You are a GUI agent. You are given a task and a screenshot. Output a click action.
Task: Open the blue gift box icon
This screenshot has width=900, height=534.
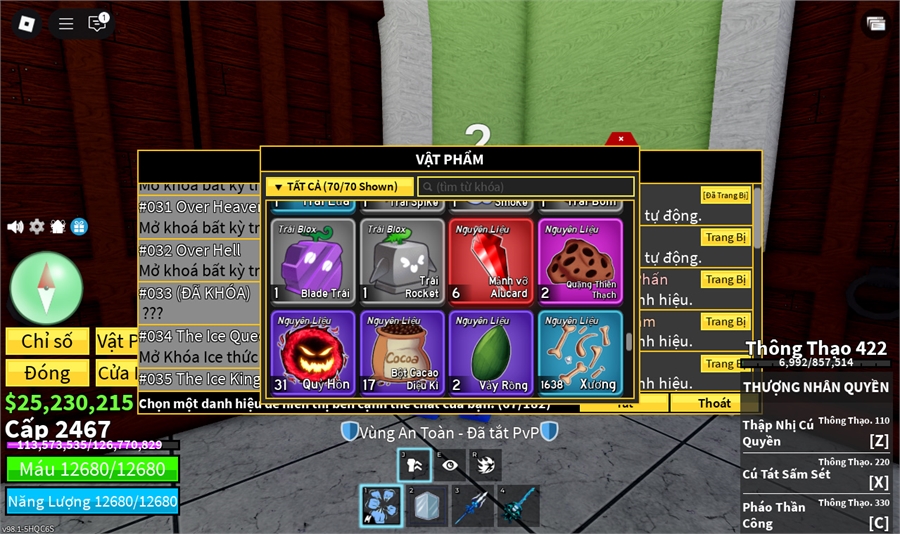click(x=79, y=227)
